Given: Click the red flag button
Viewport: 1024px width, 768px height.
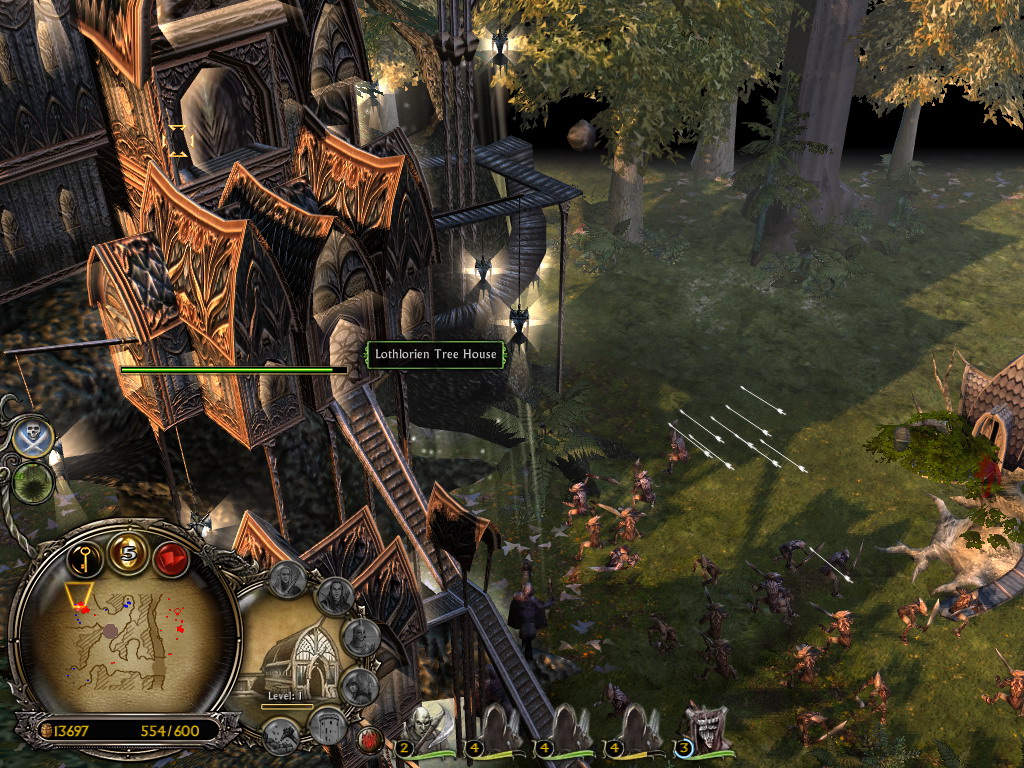Looking at the screenshot, I should click(x=171, y=557).
